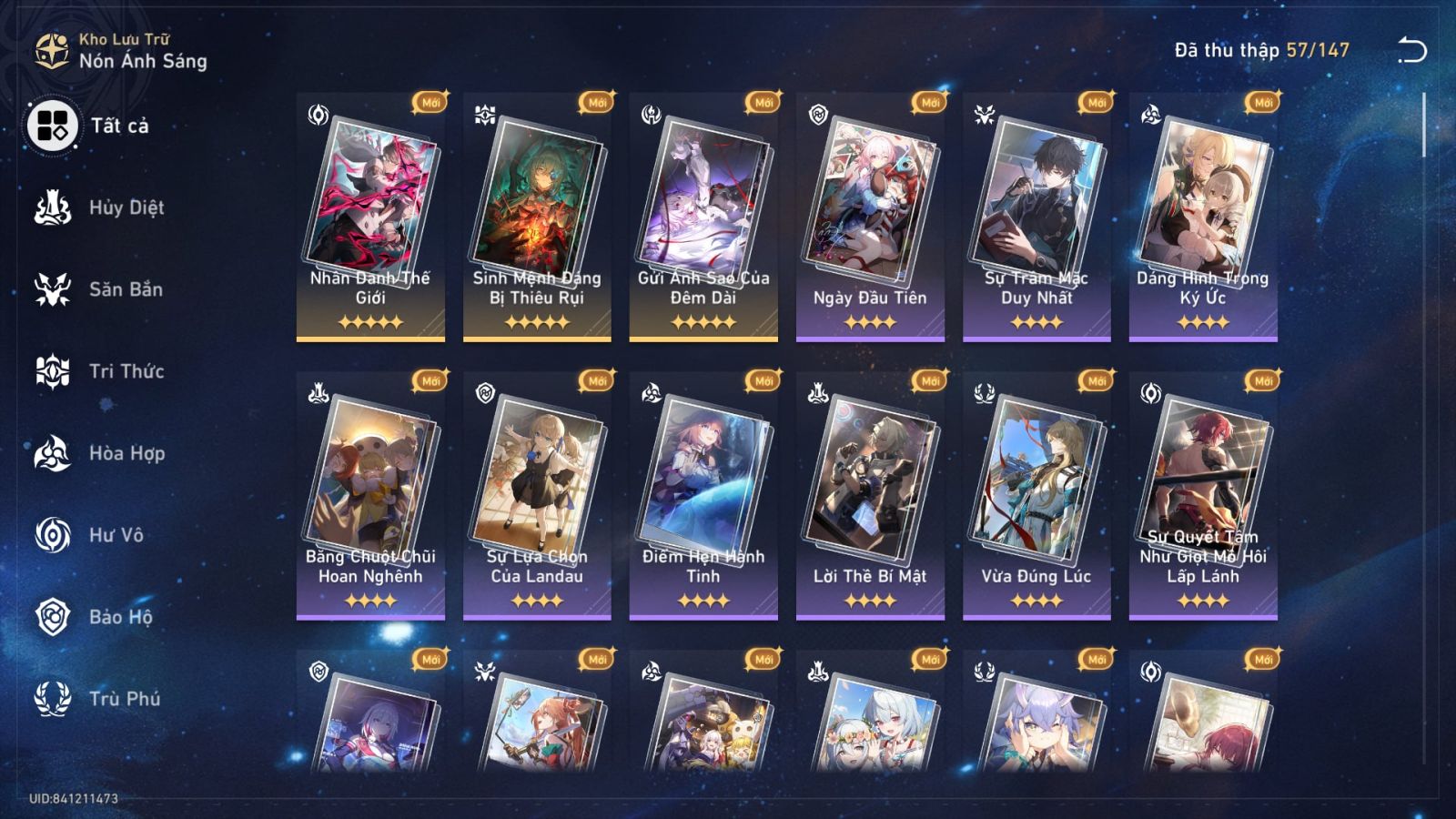
Task: Toggle the Tất cả filter selection
Action: 53,127
